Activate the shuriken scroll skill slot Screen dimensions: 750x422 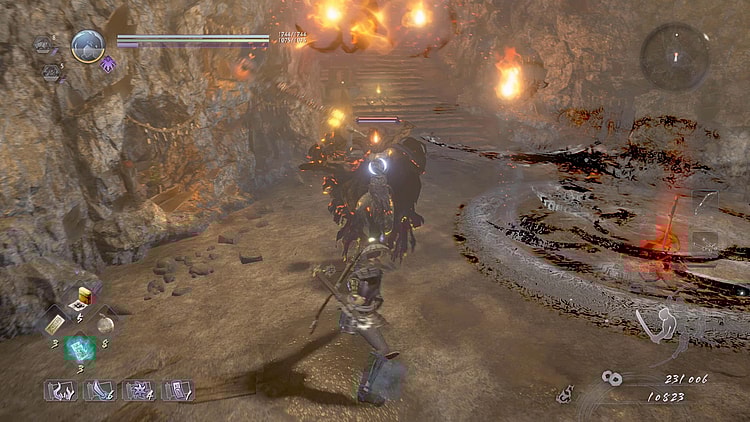[137, 390]
